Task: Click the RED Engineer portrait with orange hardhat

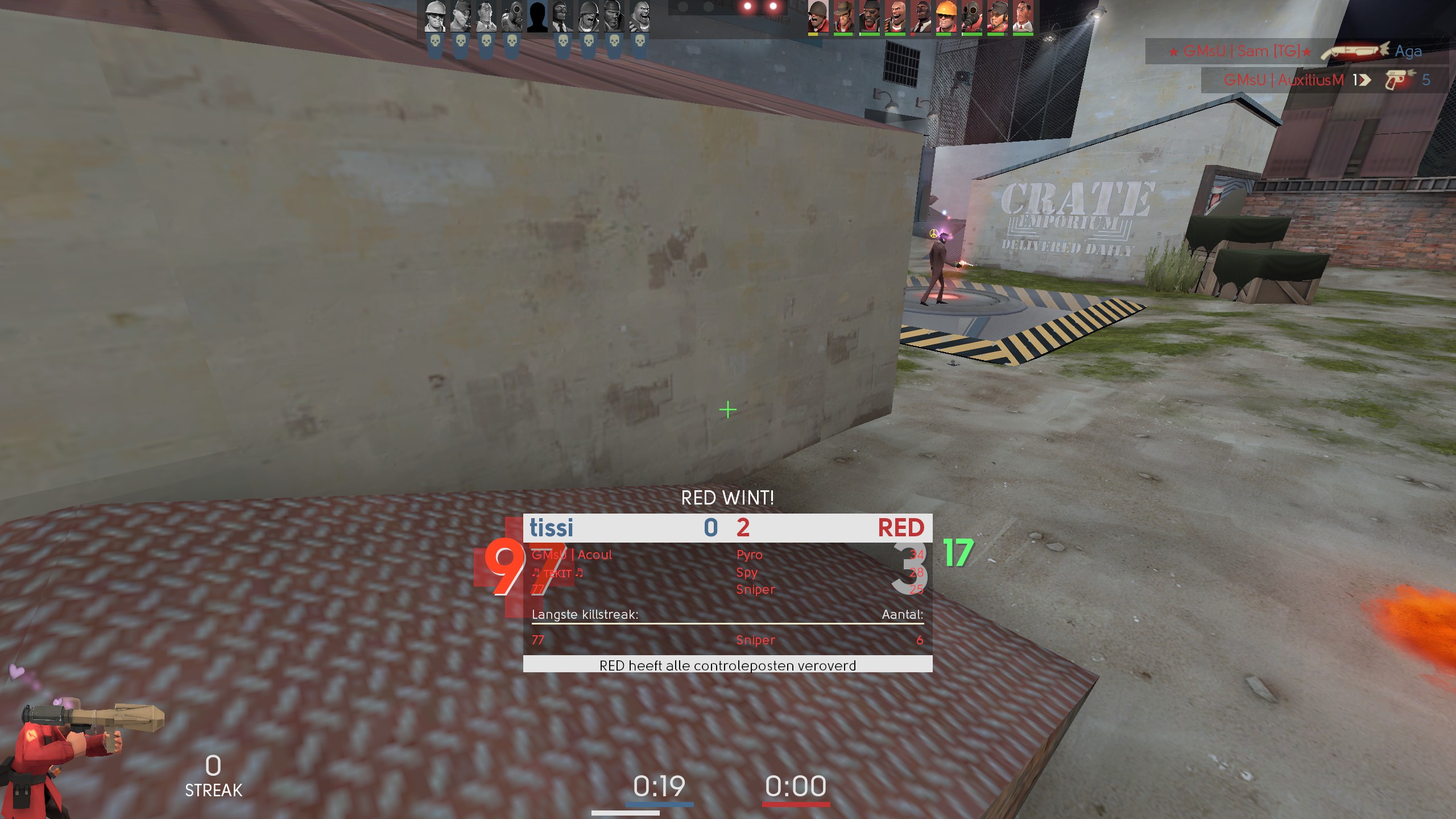Action: pyautogui.click(x=946, y=17)
